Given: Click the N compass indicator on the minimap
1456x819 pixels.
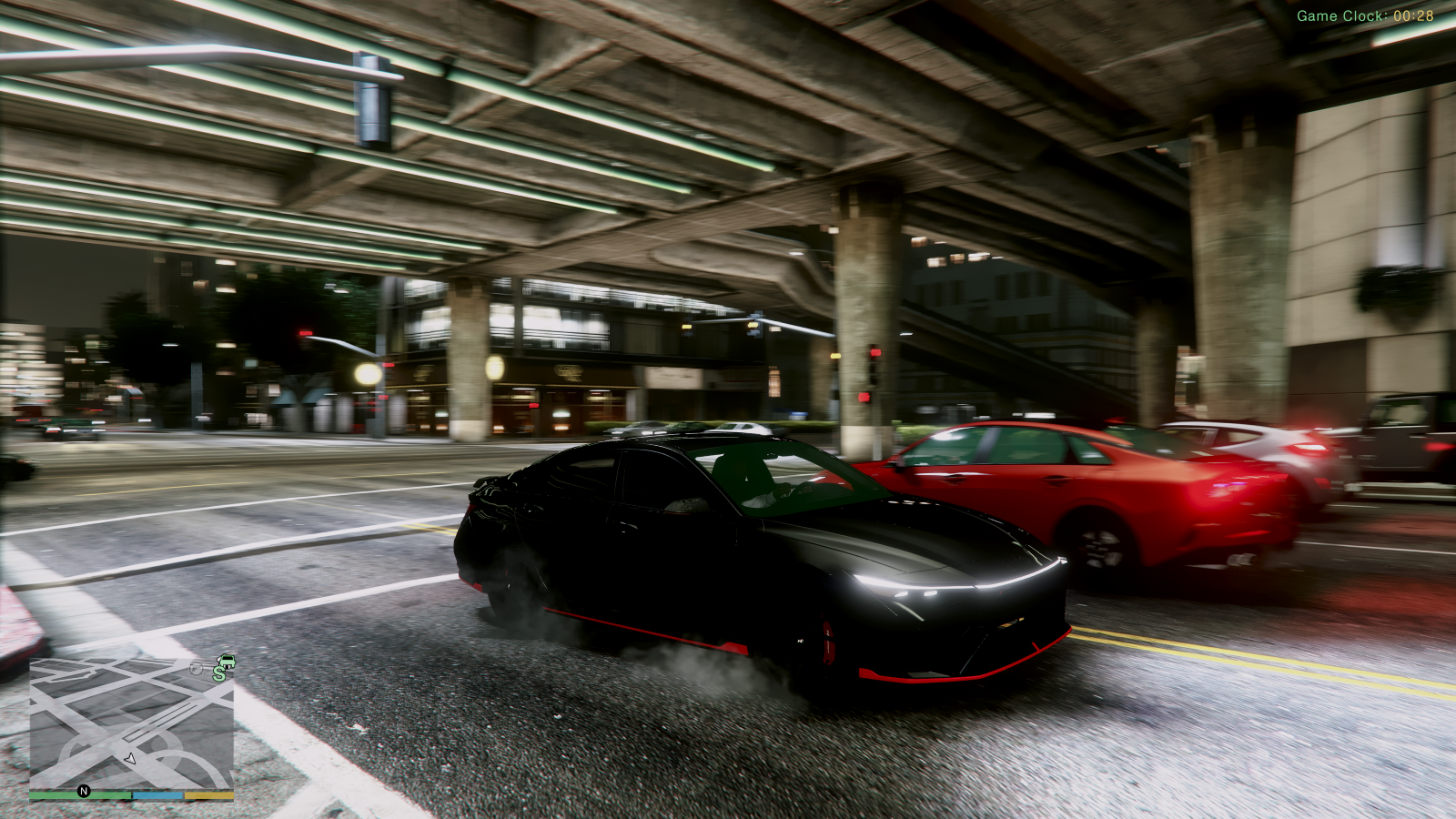Looking at the screenshot, I should [84, 791].
